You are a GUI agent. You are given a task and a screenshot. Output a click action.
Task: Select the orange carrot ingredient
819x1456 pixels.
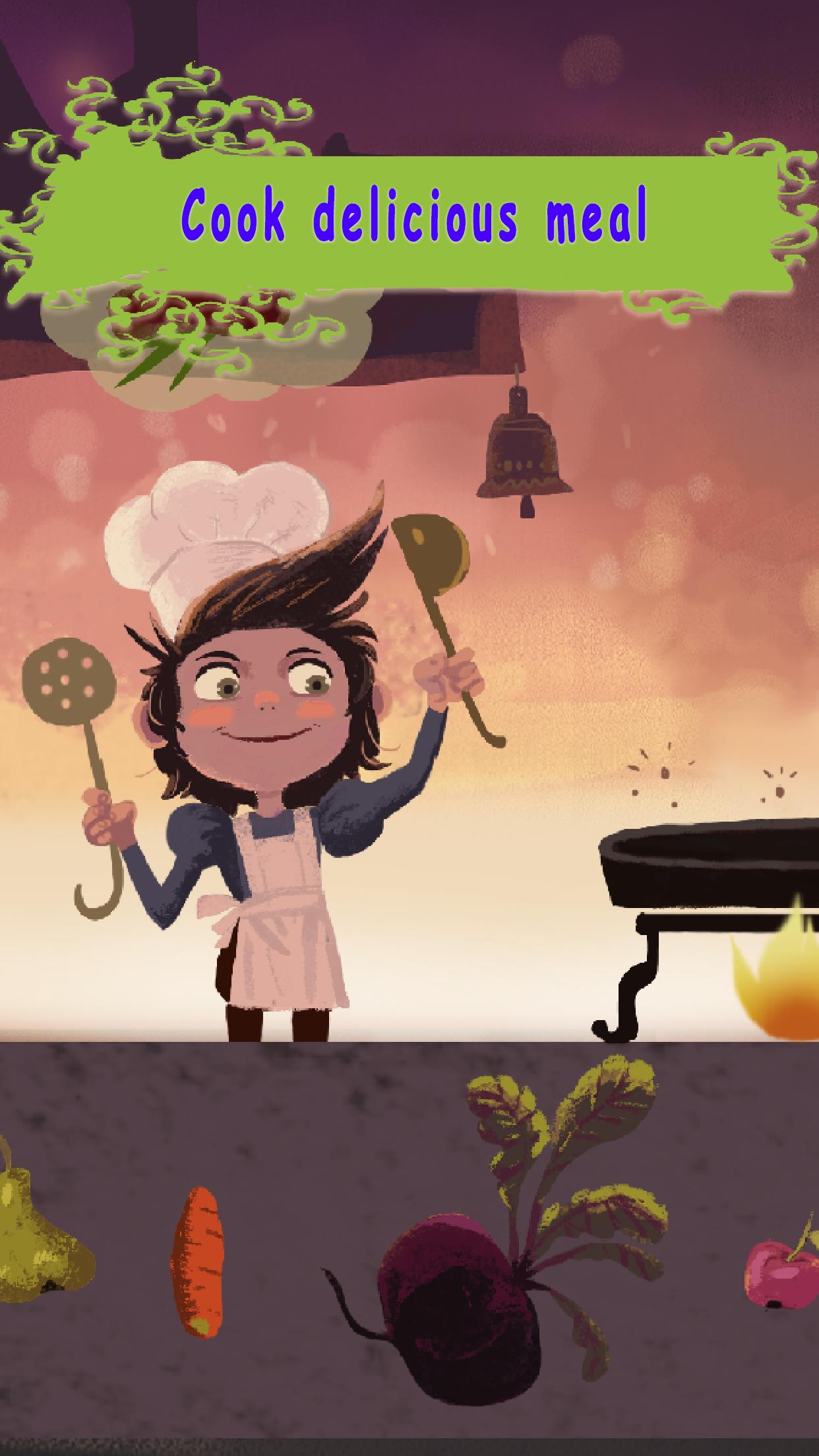pyautogui.click(x=196, y=1261)
